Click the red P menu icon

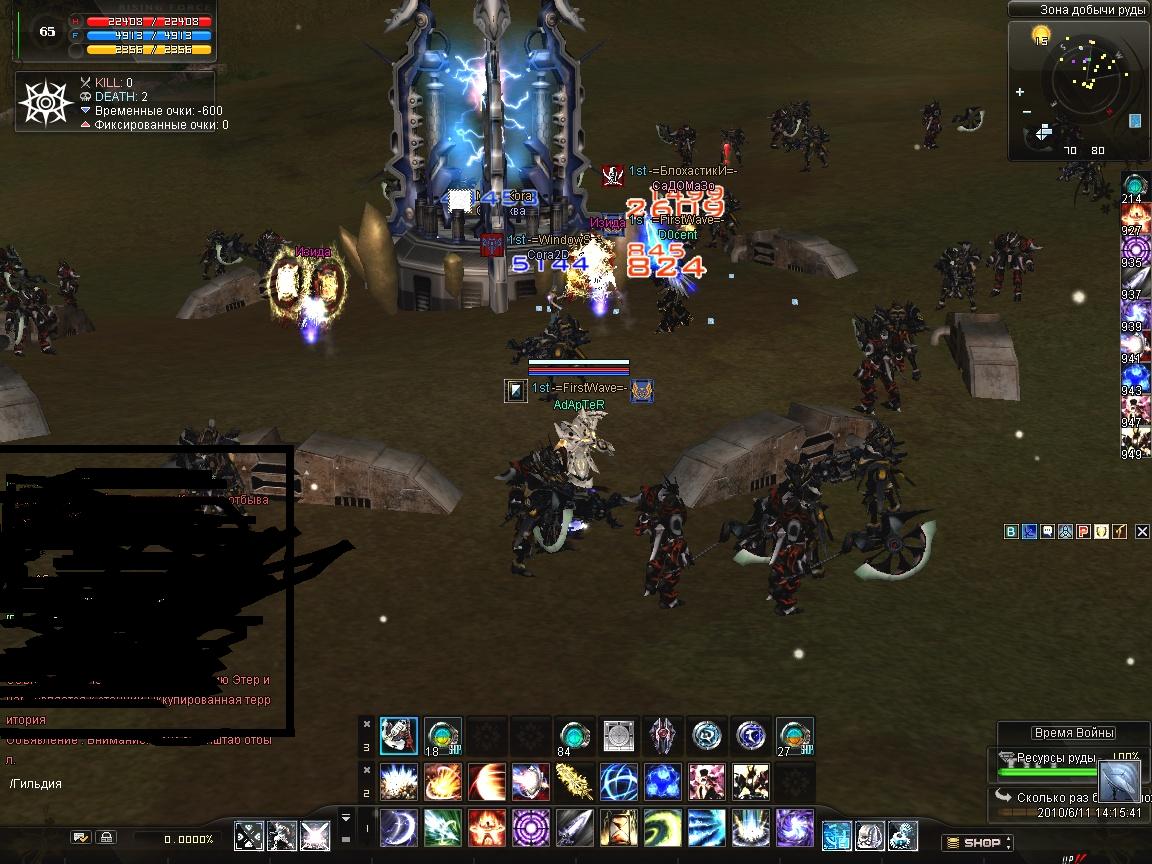(x=1083, y=532)
